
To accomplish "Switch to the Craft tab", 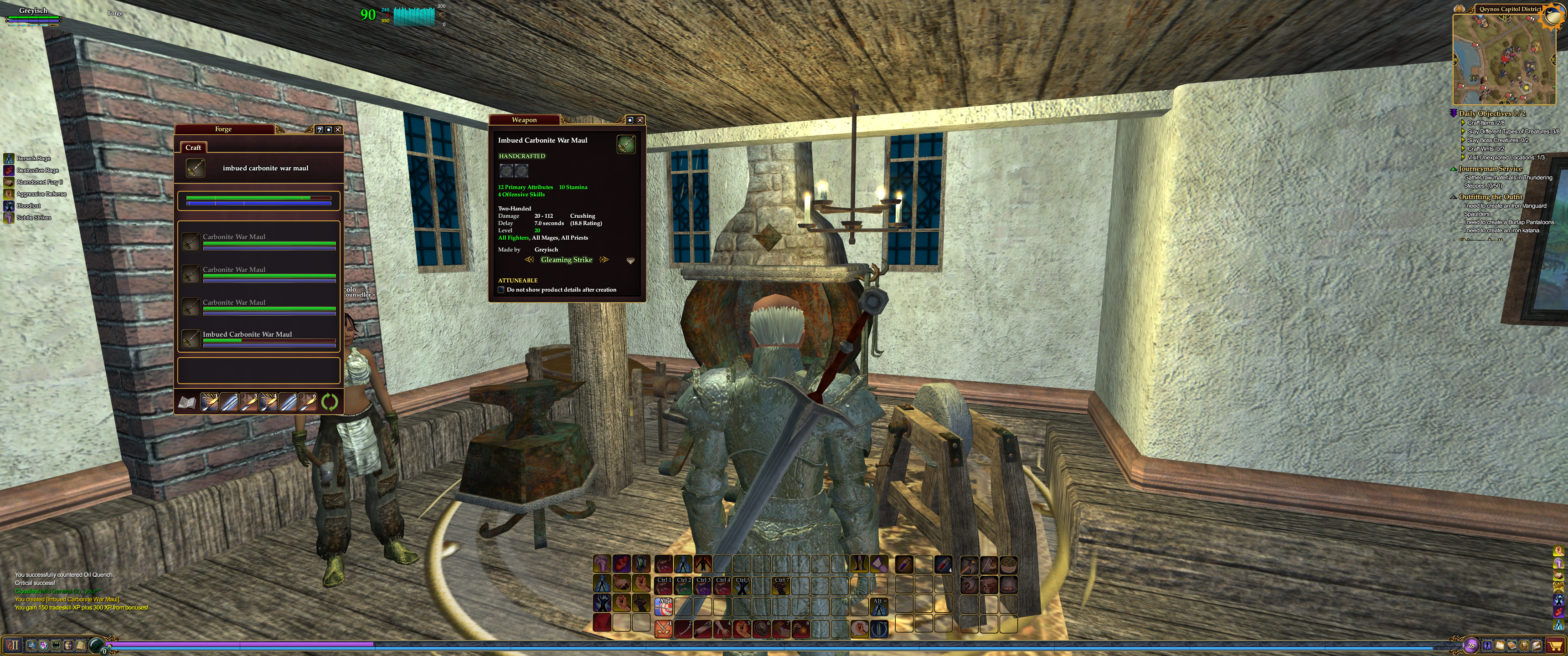I will pos(193,148).
